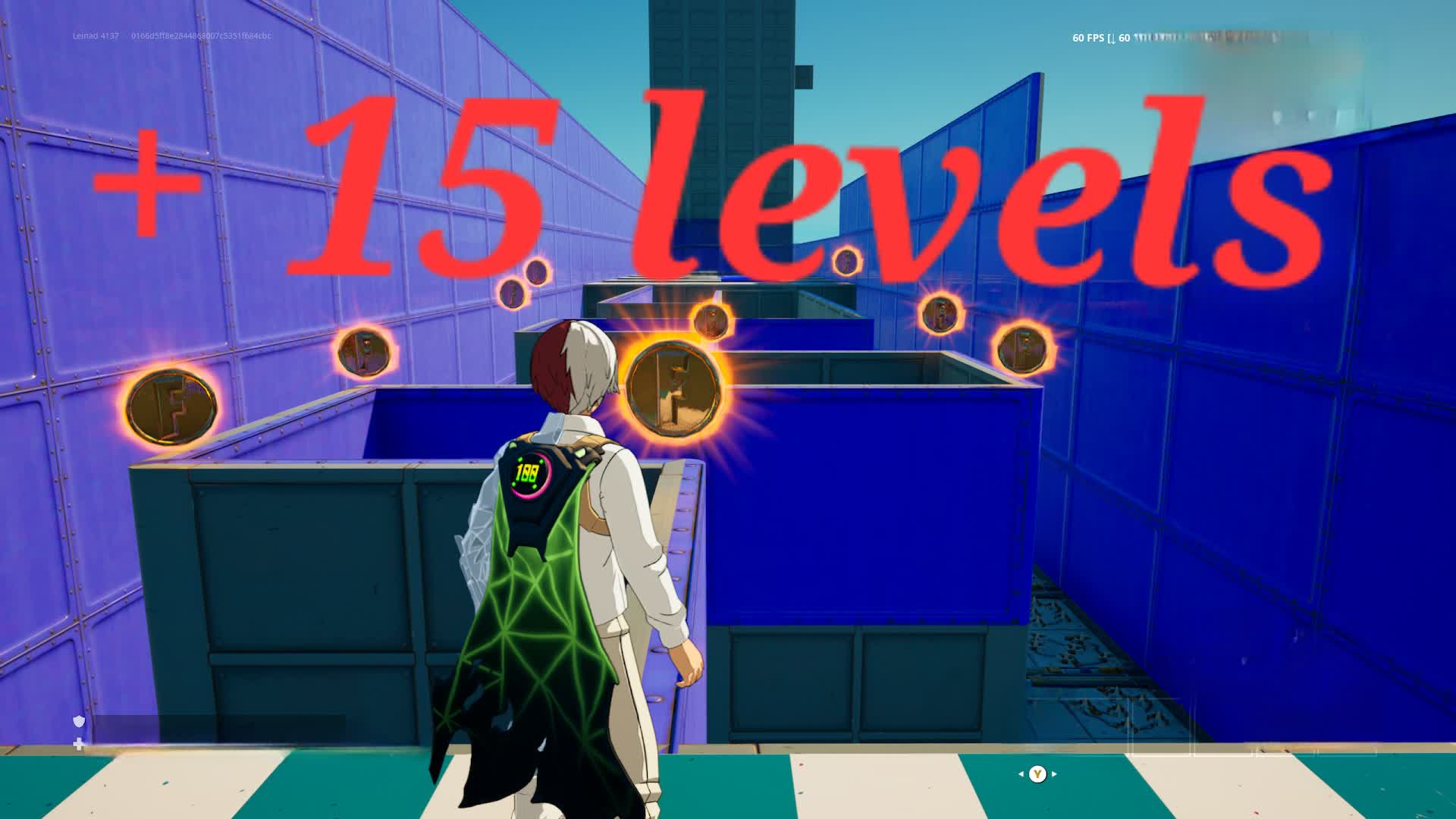The height and width of the screenshot is (819, 1456).
Task: Select the health plus icon bottom left
Action: coord(77,744)
